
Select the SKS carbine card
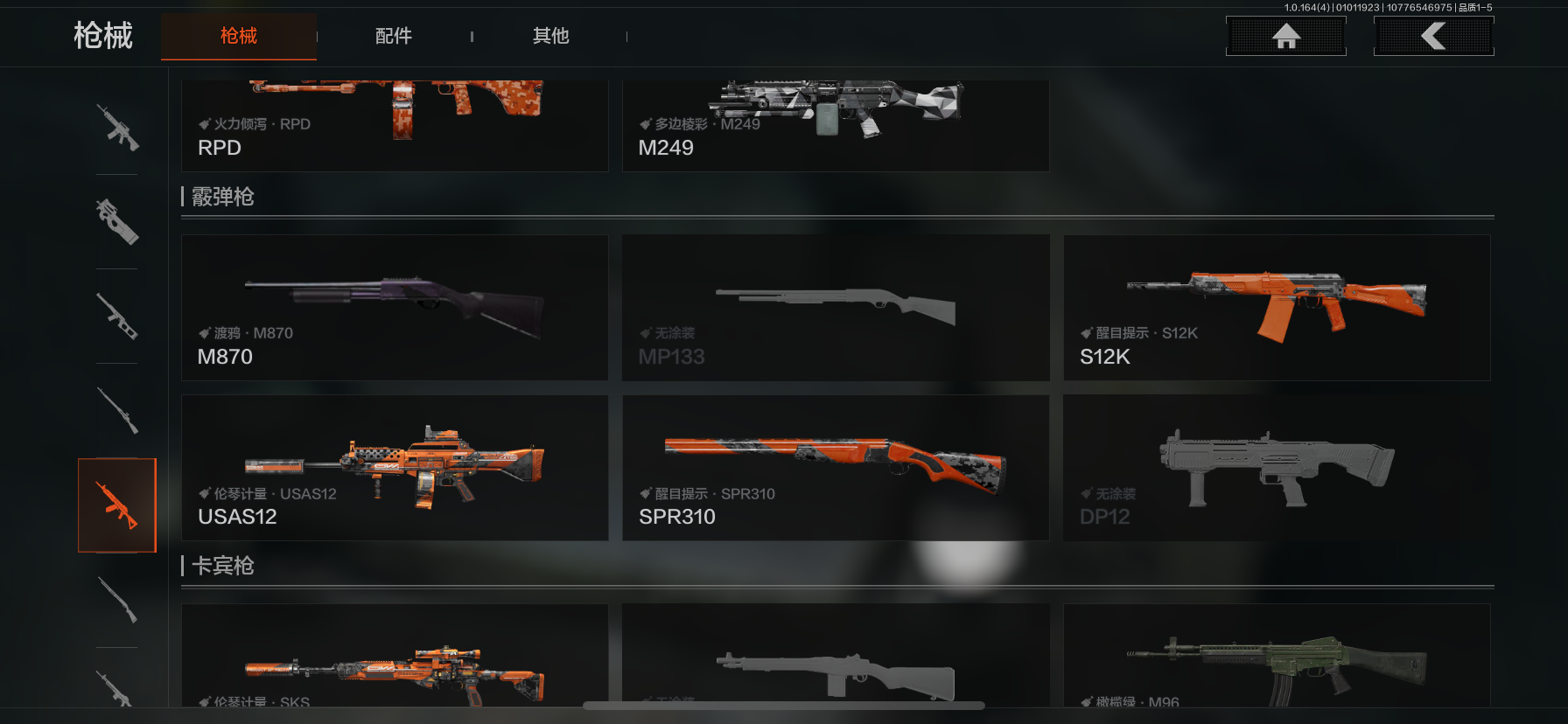(x=395, y=656)
